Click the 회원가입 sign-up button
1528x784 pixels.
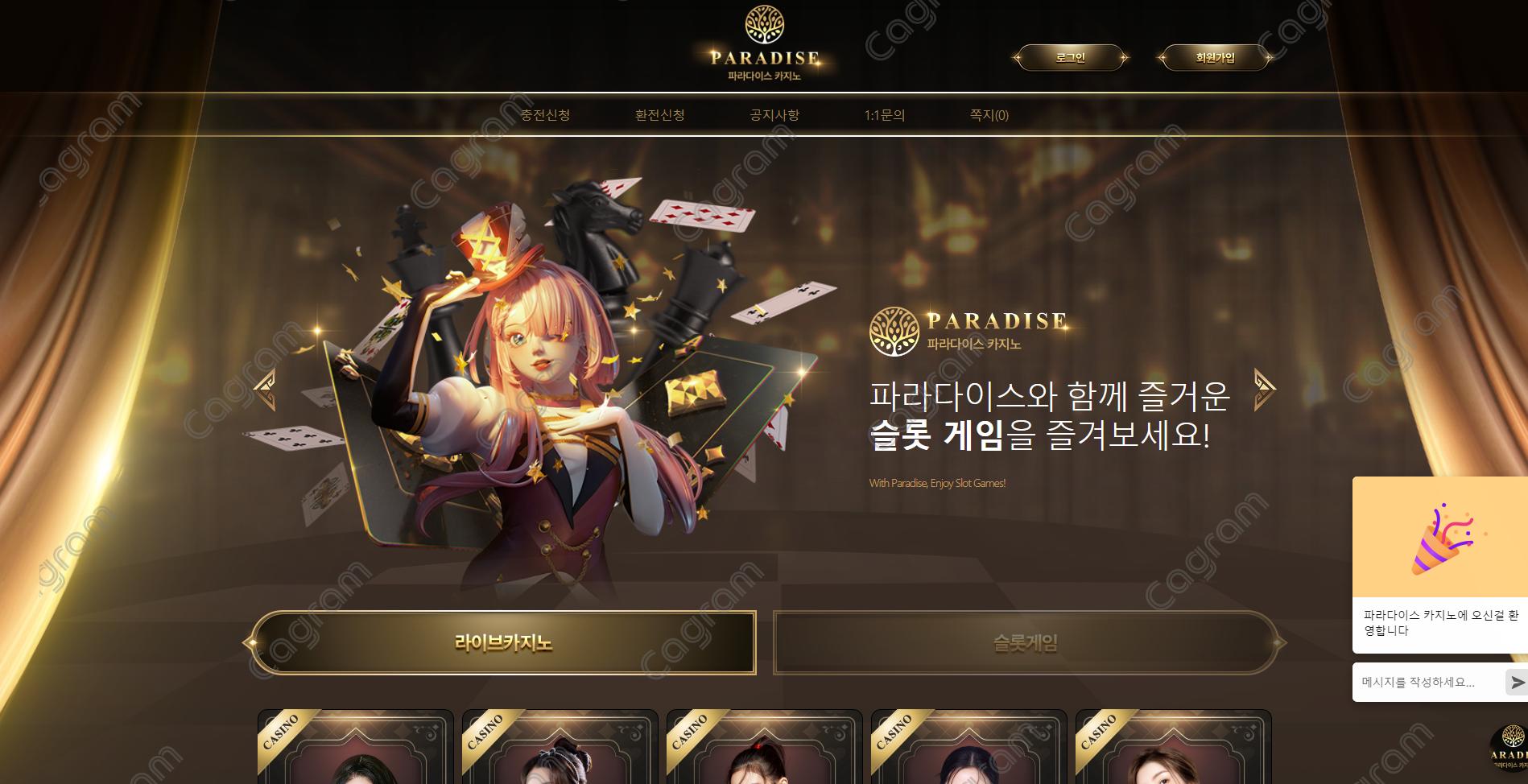tap(1215, 58)
